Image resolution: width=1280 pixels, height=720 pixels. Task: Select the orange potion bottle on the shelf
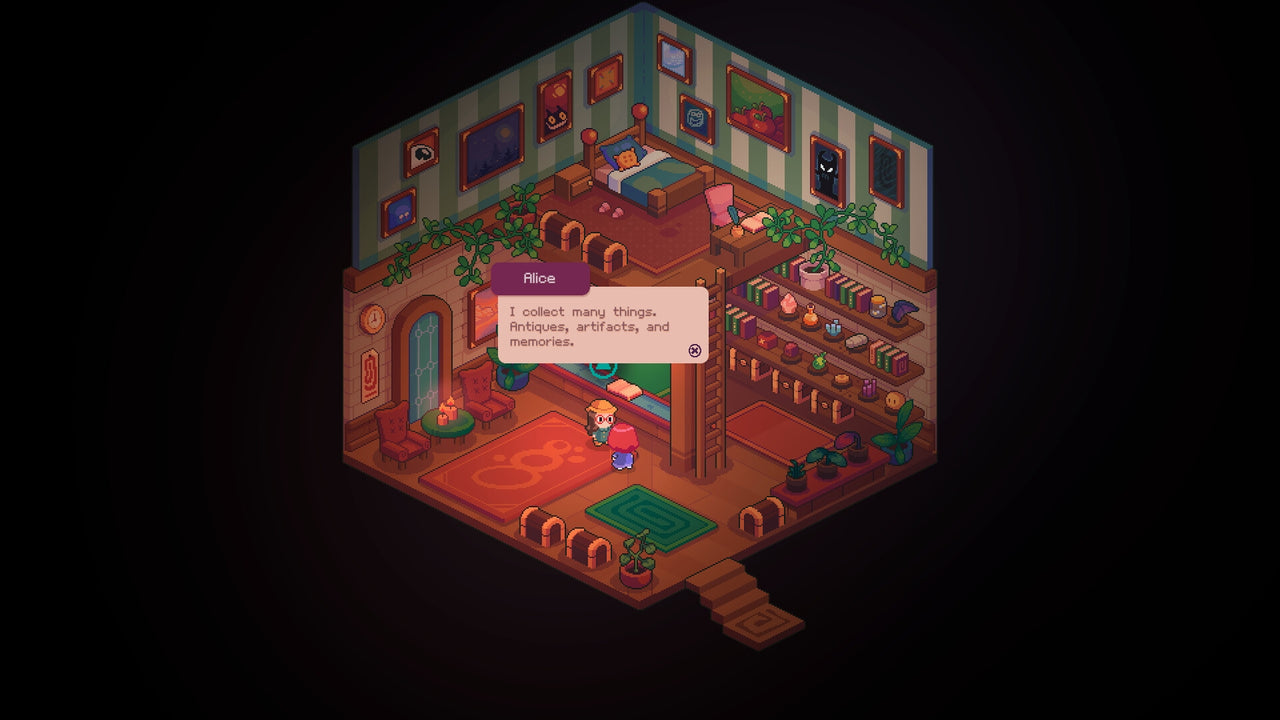click(809, 317)
